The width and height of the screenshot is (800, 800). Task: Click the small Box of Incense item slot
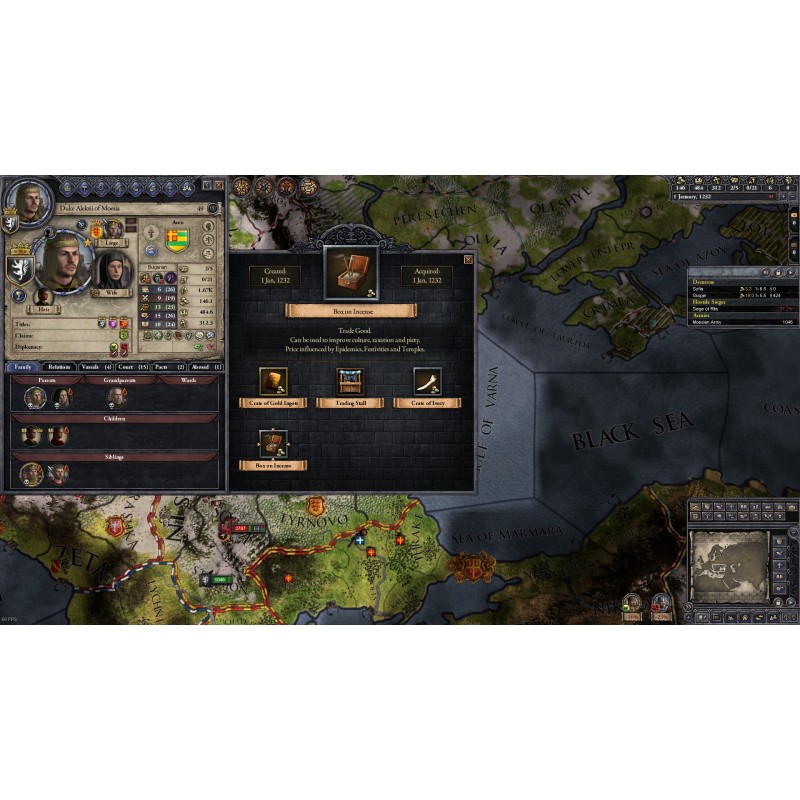273,444
